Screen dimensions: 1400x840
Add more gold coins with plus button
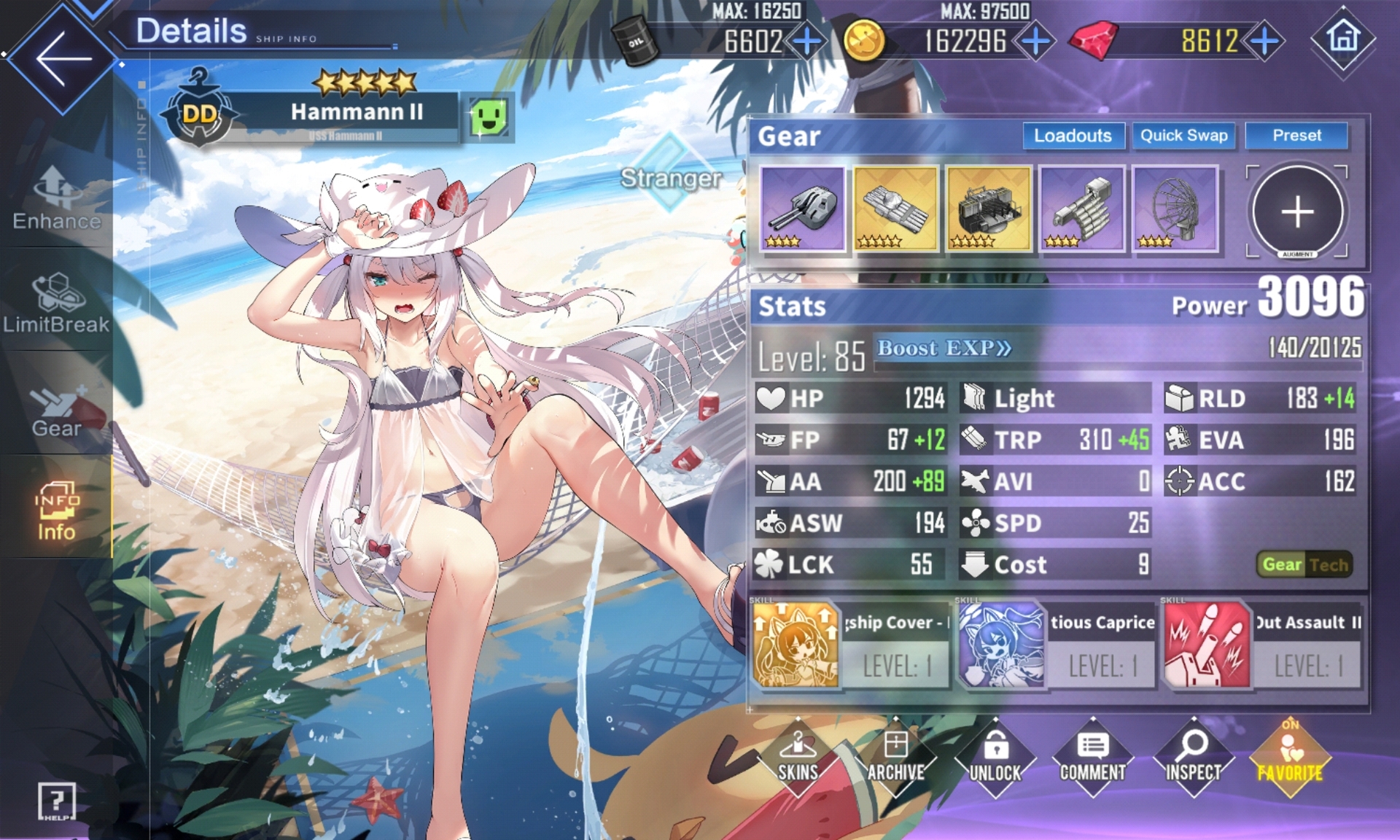pyautogui.click(x=1035, y=41)
